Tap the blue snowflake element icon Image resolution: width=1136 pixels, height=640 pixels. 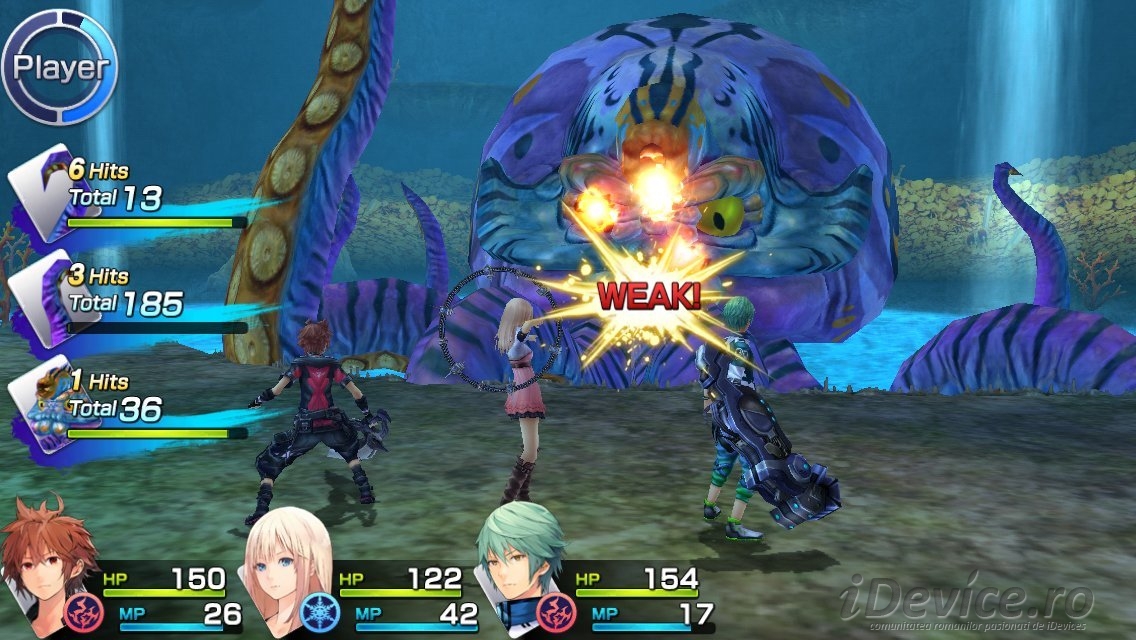(318, 611)
